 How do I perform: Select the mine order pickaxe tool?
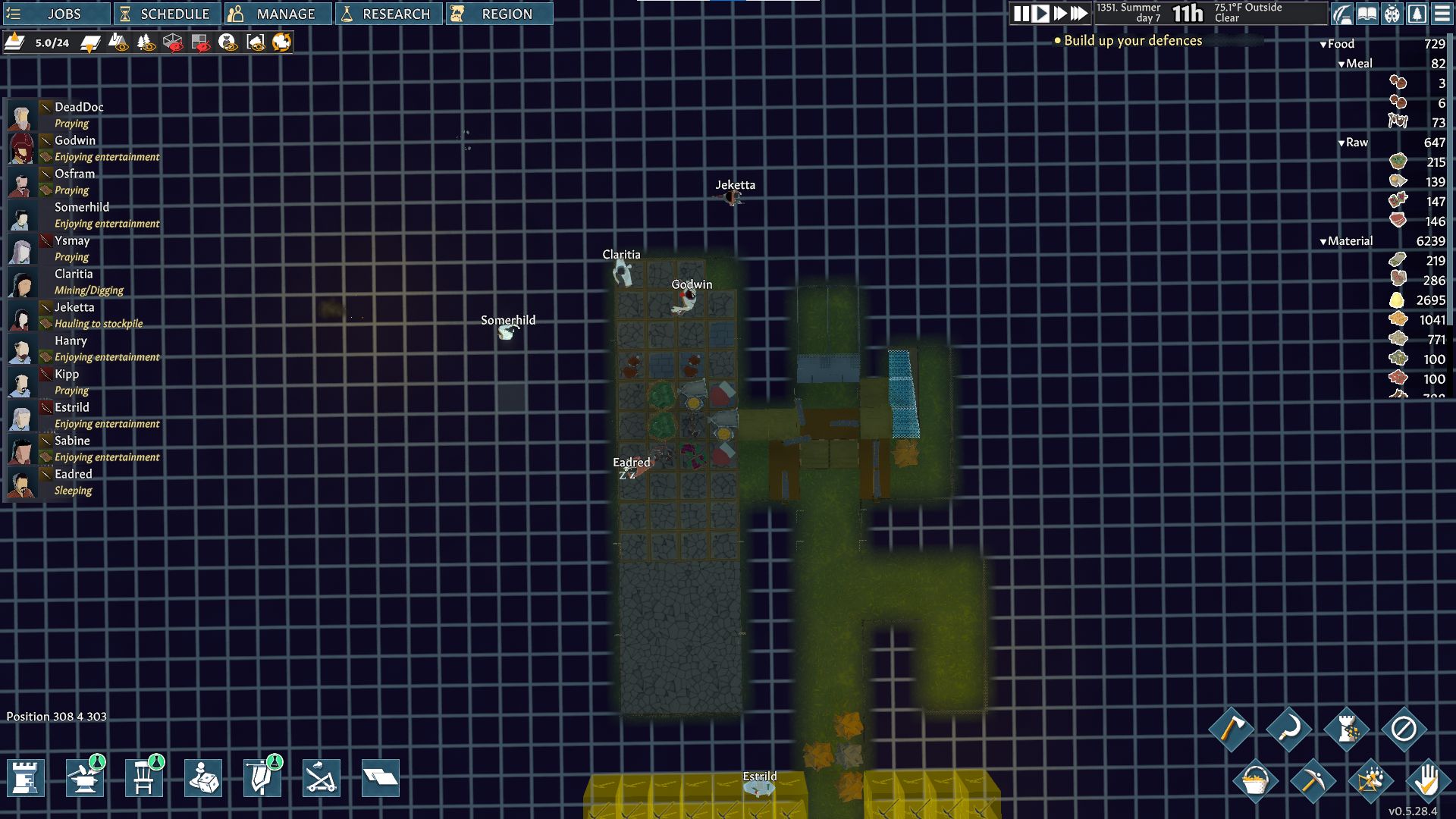click(1314, 781)
